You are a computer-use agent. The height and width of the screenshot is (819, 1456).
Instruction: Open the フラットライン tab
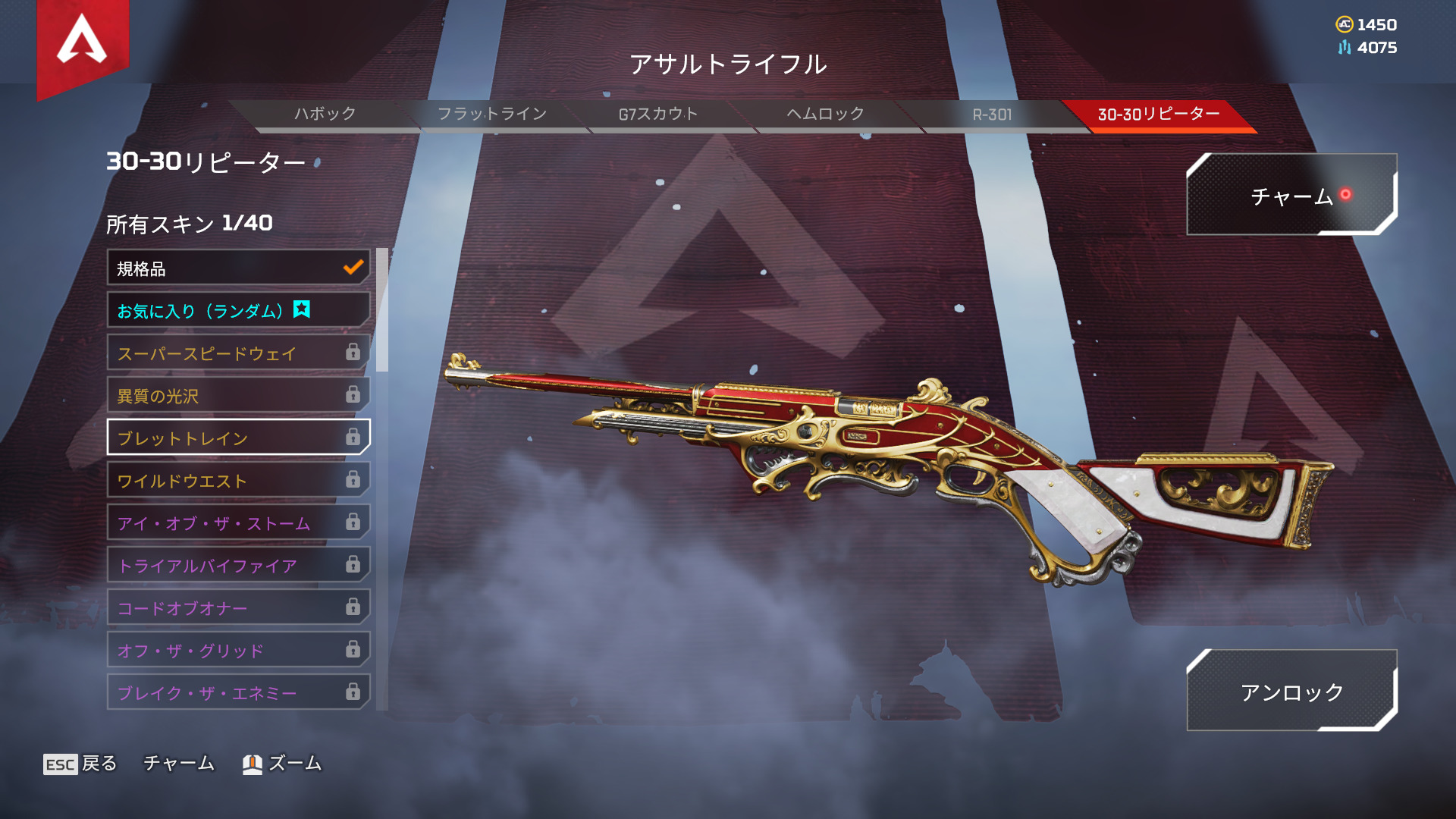[x=491, y=115]
